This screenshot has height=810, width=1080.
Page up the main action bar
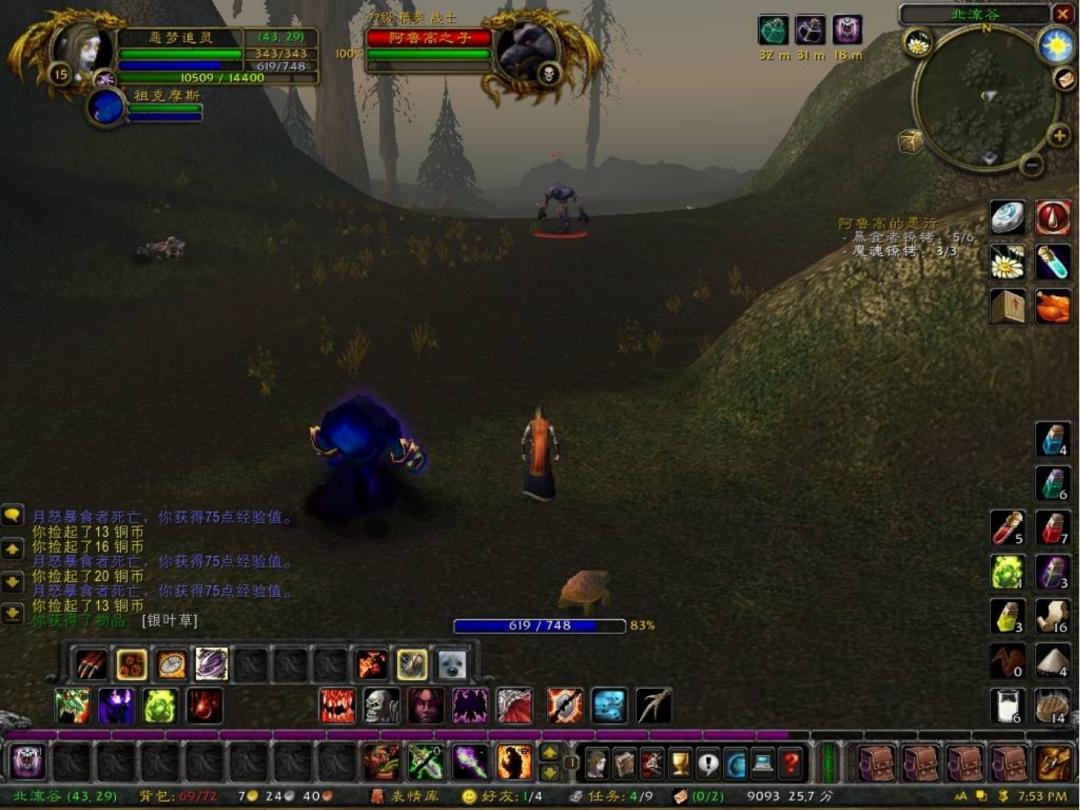point(549,754)
